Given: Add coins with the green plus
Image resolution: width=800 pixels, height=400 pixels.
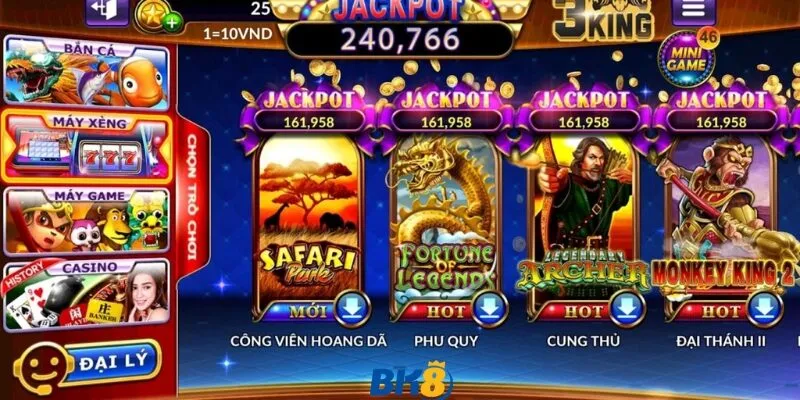Looking at the screenshot, I should point(172,20).
